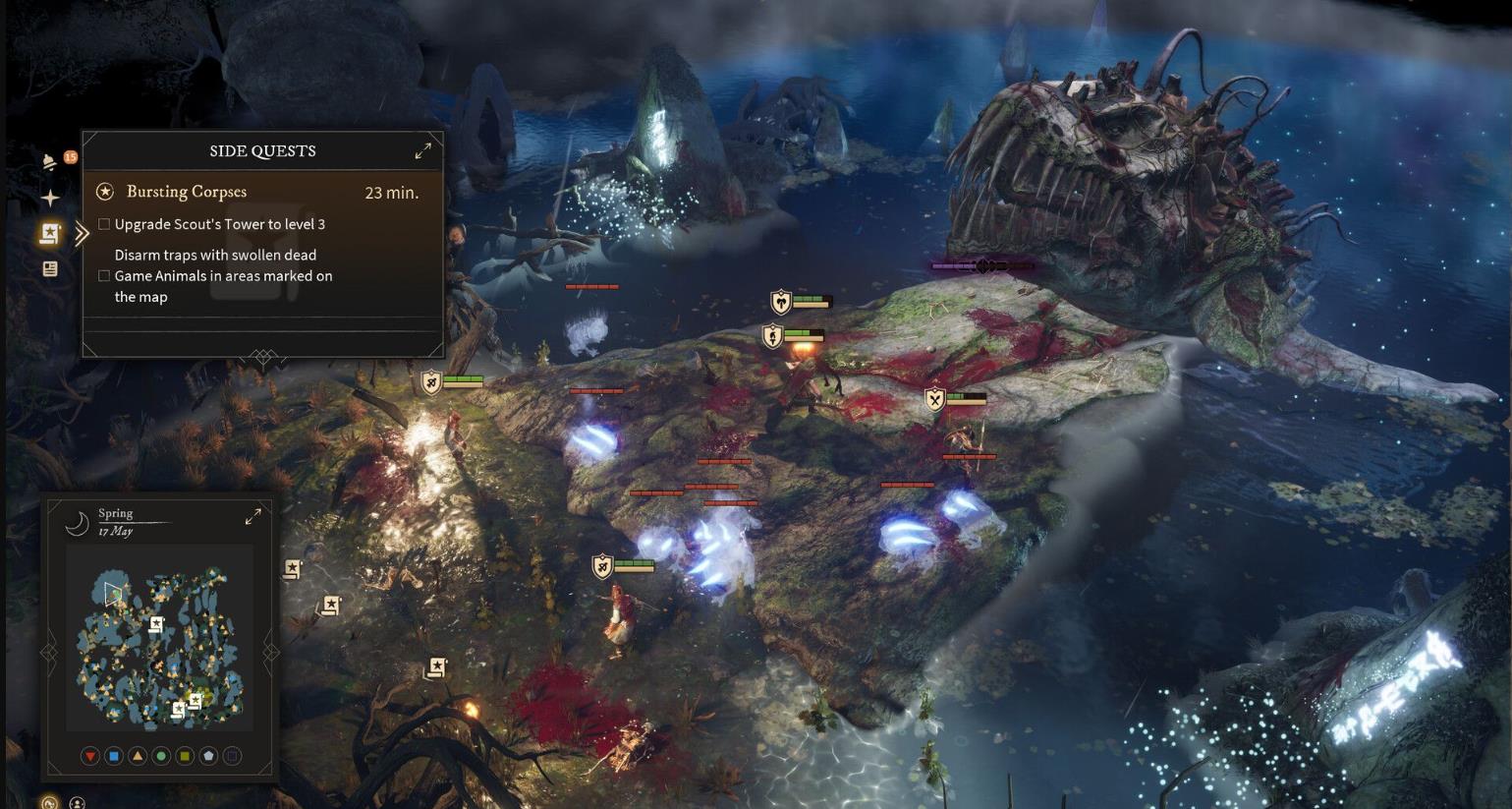Open the side quests scroll tab
The image size is (1512, 809).
[x=50, y=233]
